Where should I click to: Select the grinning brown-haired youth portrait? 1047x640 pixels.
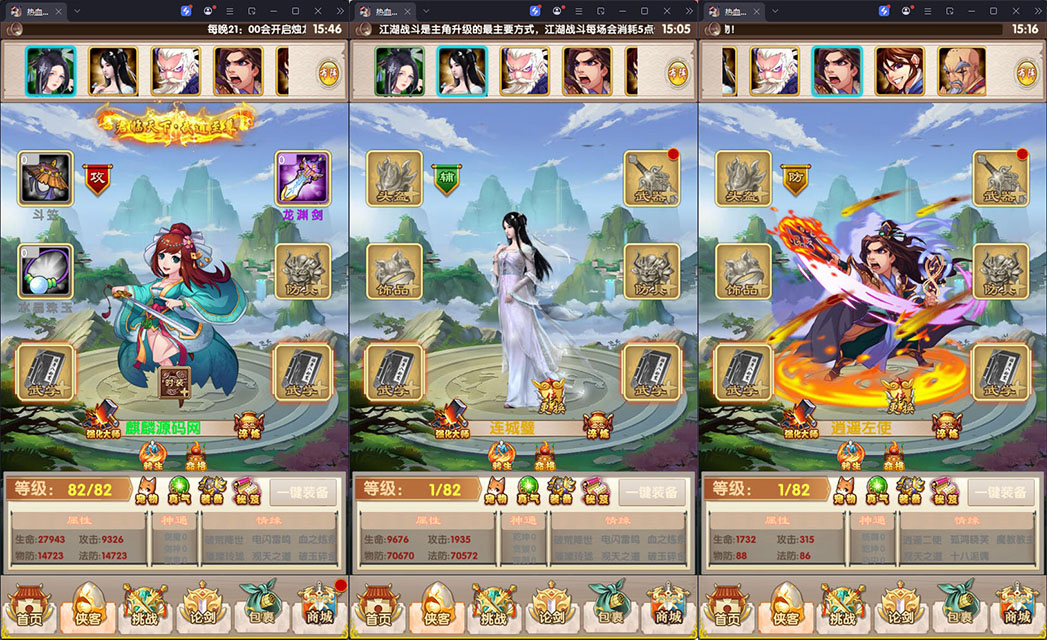899,71
